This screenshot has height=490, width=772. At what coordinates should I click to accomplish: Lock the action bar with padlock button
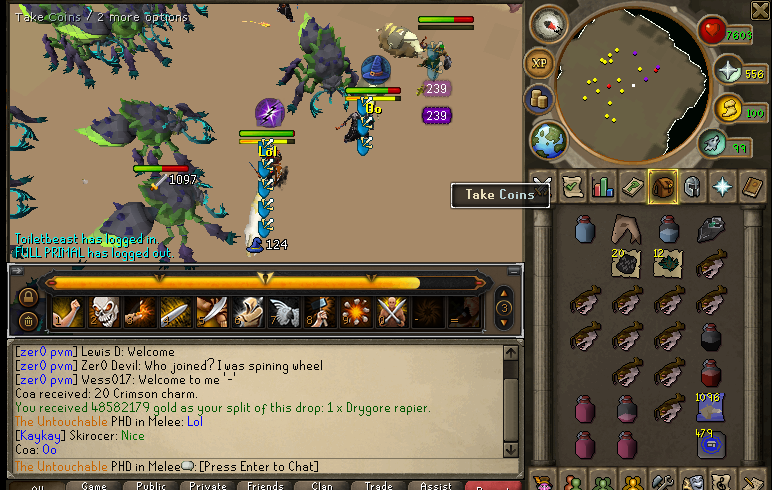28,297
